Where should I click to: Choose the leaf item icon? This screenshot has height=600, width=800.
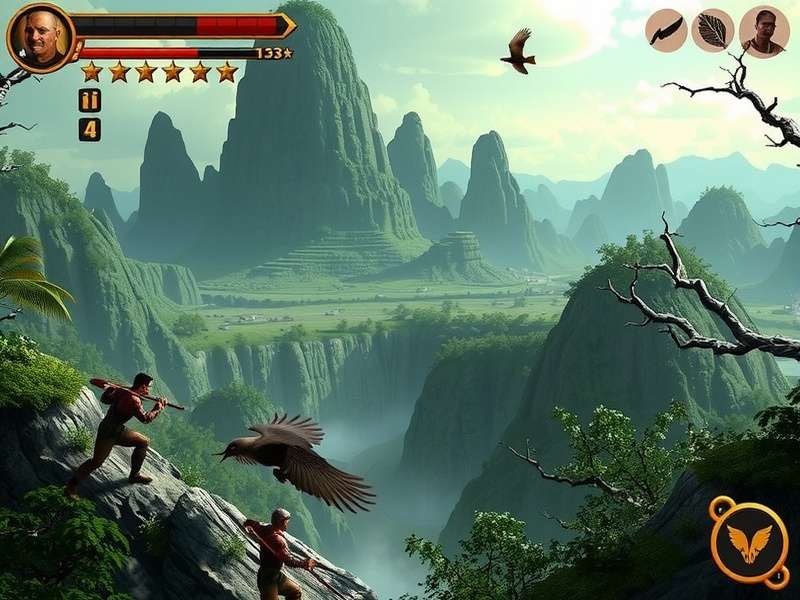coord(713,31)
